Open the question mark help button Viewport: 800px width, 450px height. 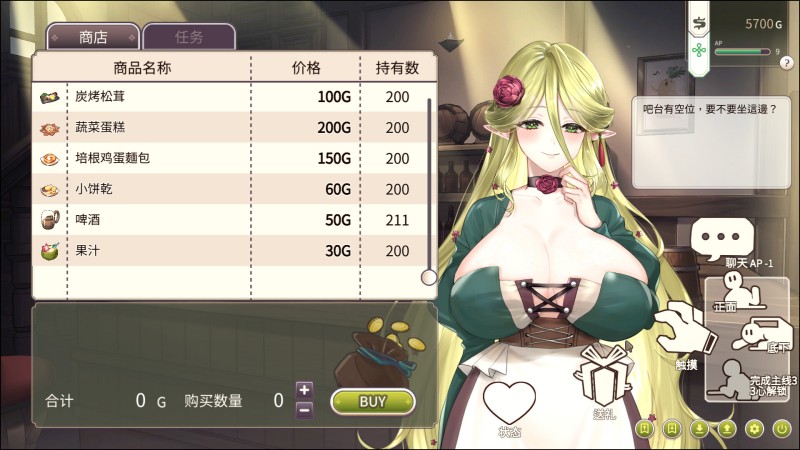point(791,63)
